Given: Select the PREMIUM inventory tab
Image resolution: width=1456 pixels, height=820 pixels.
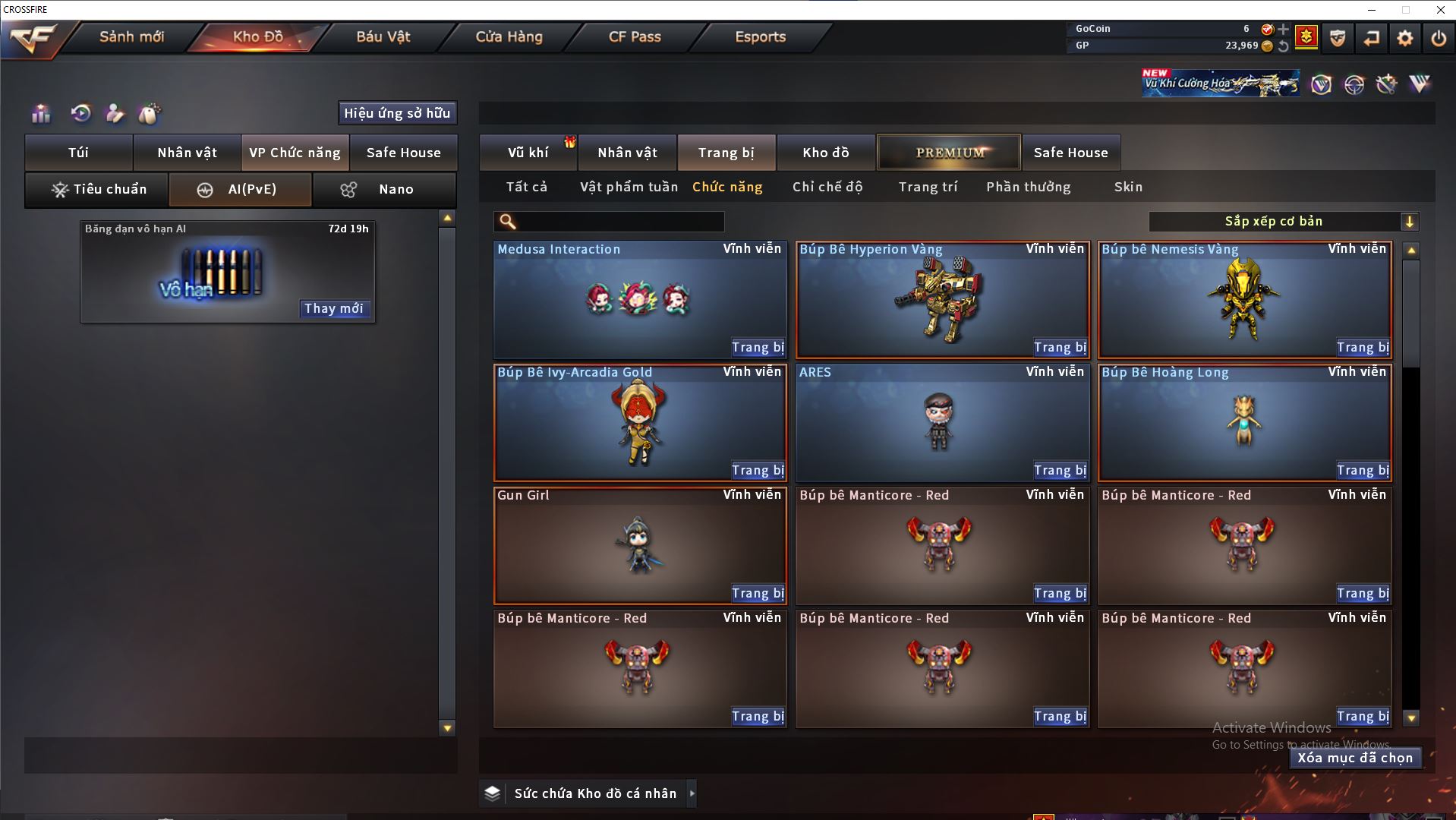Looking at the screenshot, I should click(x=949, y=153).
